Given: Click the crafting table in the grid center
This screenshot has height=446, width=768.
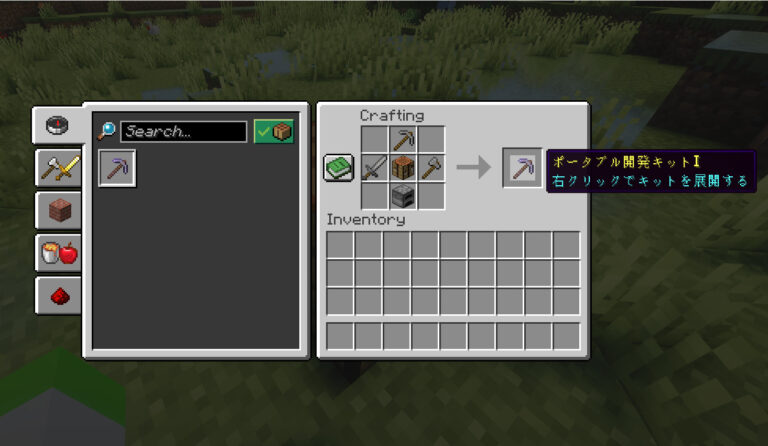Looking at the screenshot, I should [x=403, y=168].
